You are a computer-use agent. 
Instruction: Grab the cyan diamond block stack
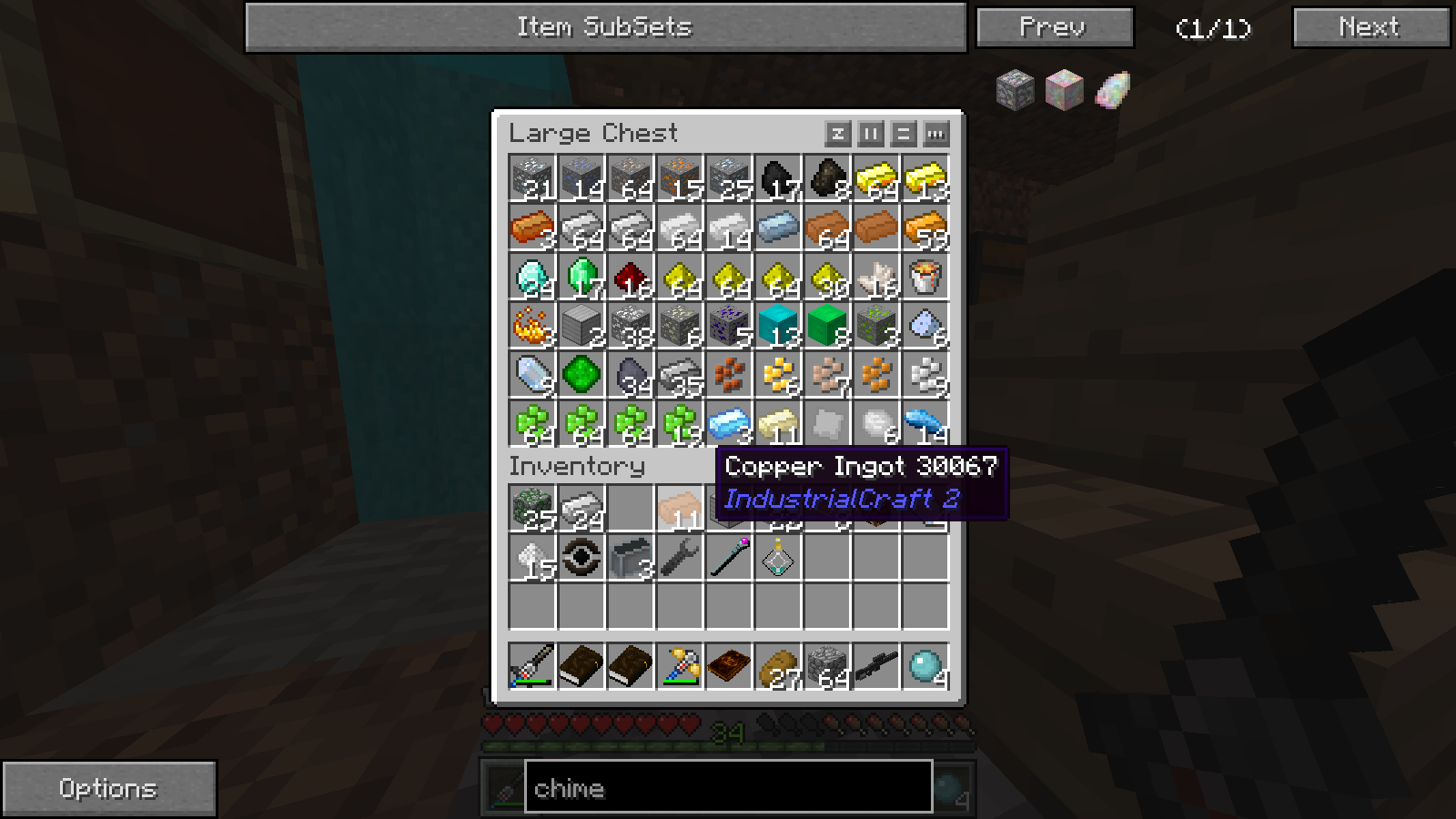(778, 326)
